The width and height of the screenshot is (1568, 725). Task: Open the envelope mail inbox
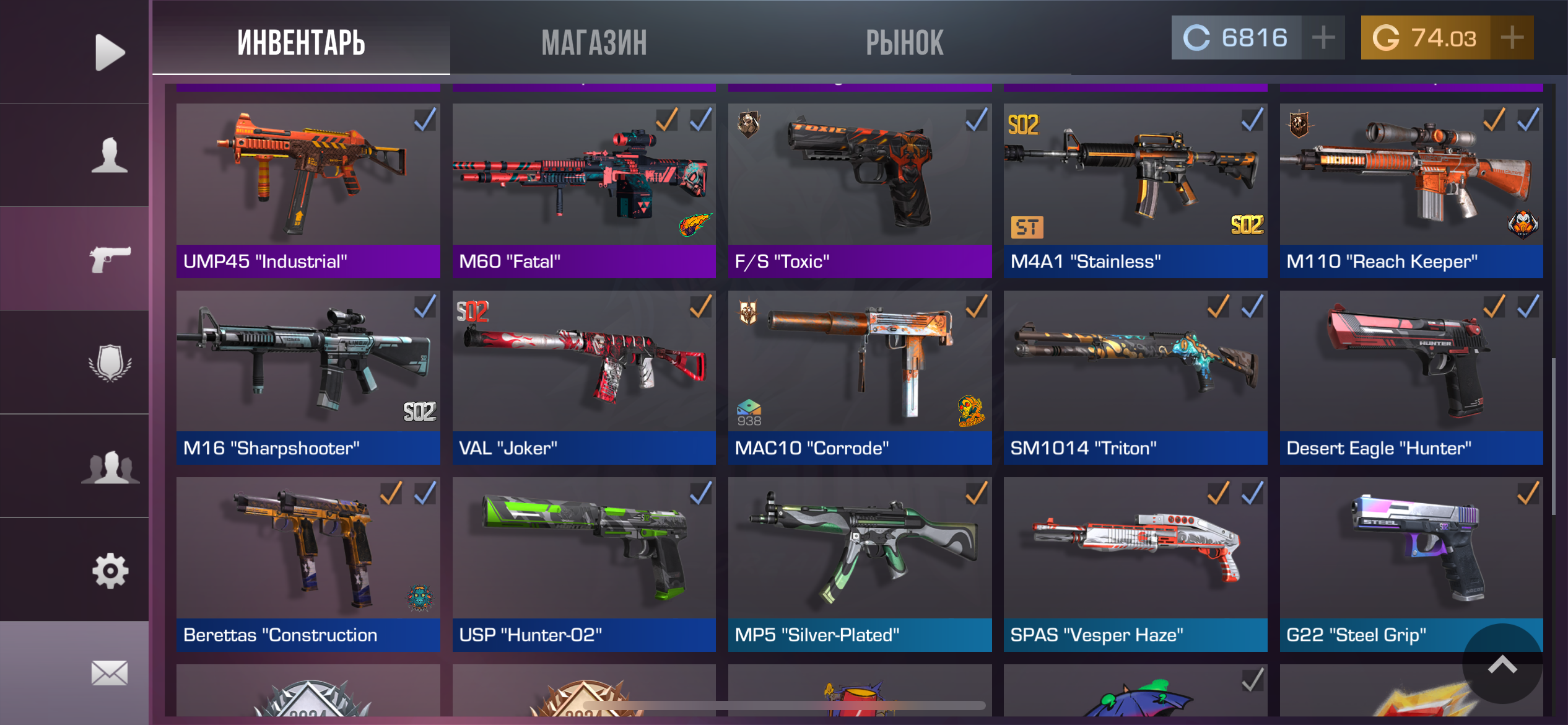coord(110,673)
